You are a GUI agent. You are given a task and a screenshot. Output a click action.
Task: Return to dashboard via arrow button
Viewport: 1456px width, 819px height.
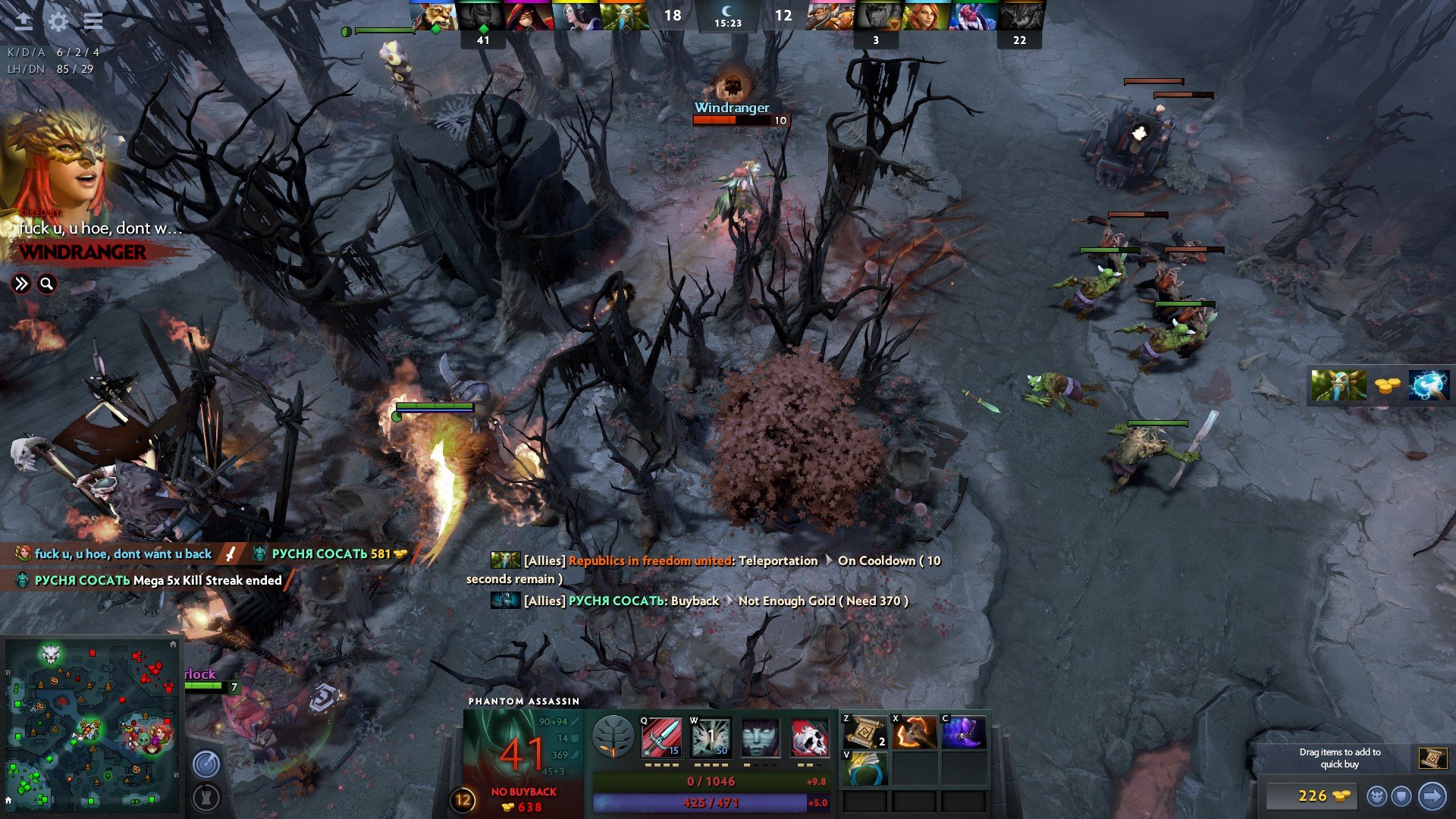point(24,21)
